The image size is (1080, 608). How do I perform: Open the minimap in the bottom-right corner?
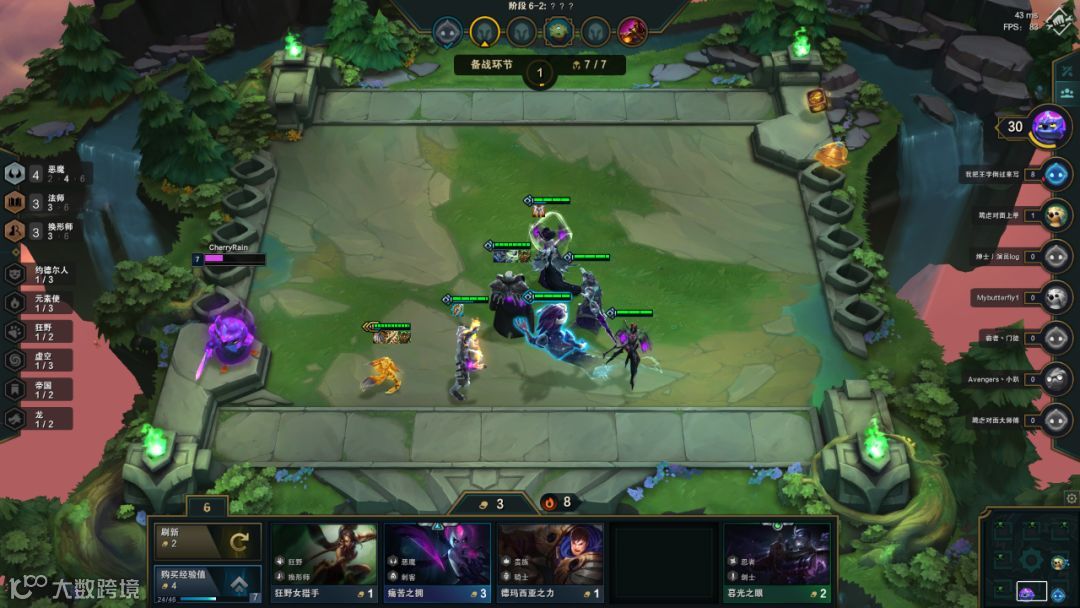tap(1029, 560)
